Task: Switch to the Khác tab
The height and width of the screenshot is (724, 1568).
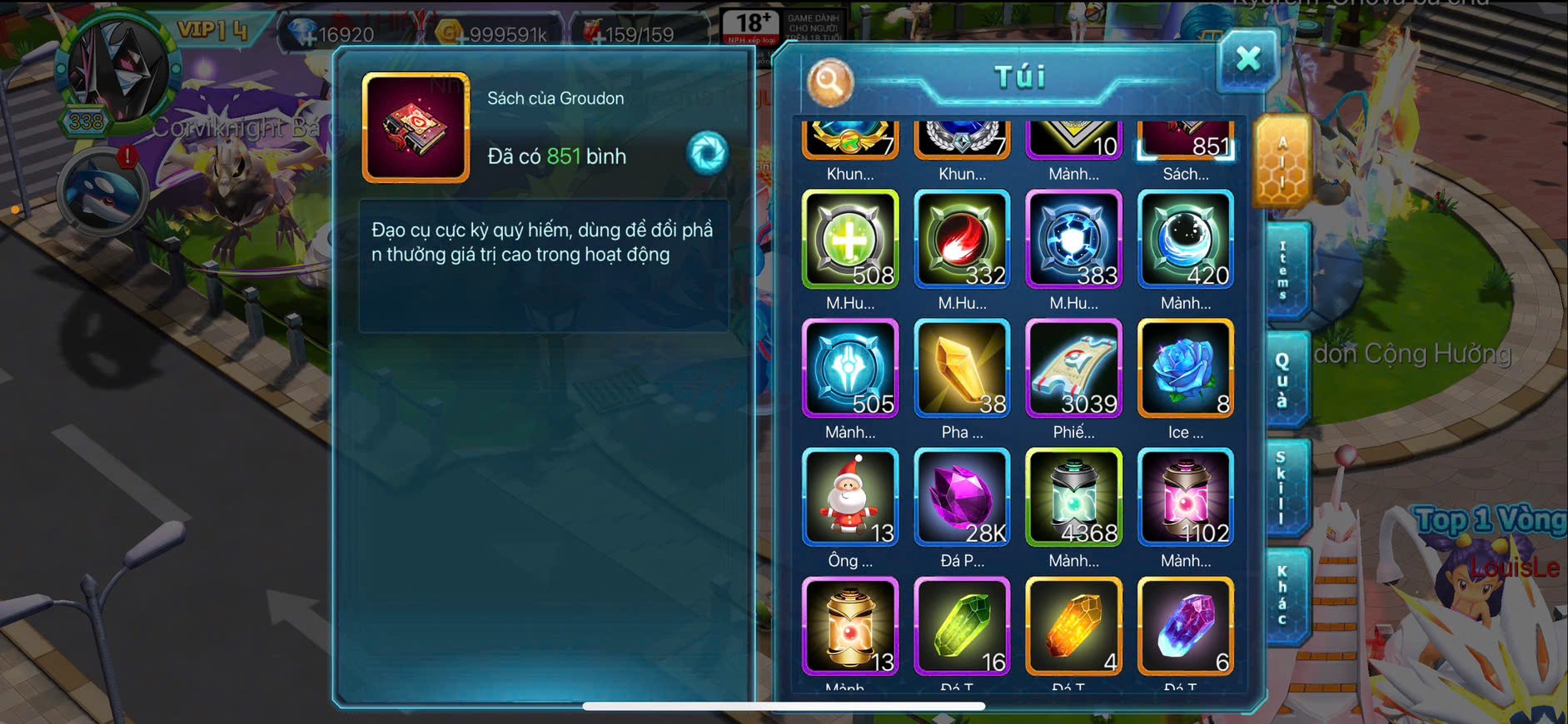Action: point(1283,595)
